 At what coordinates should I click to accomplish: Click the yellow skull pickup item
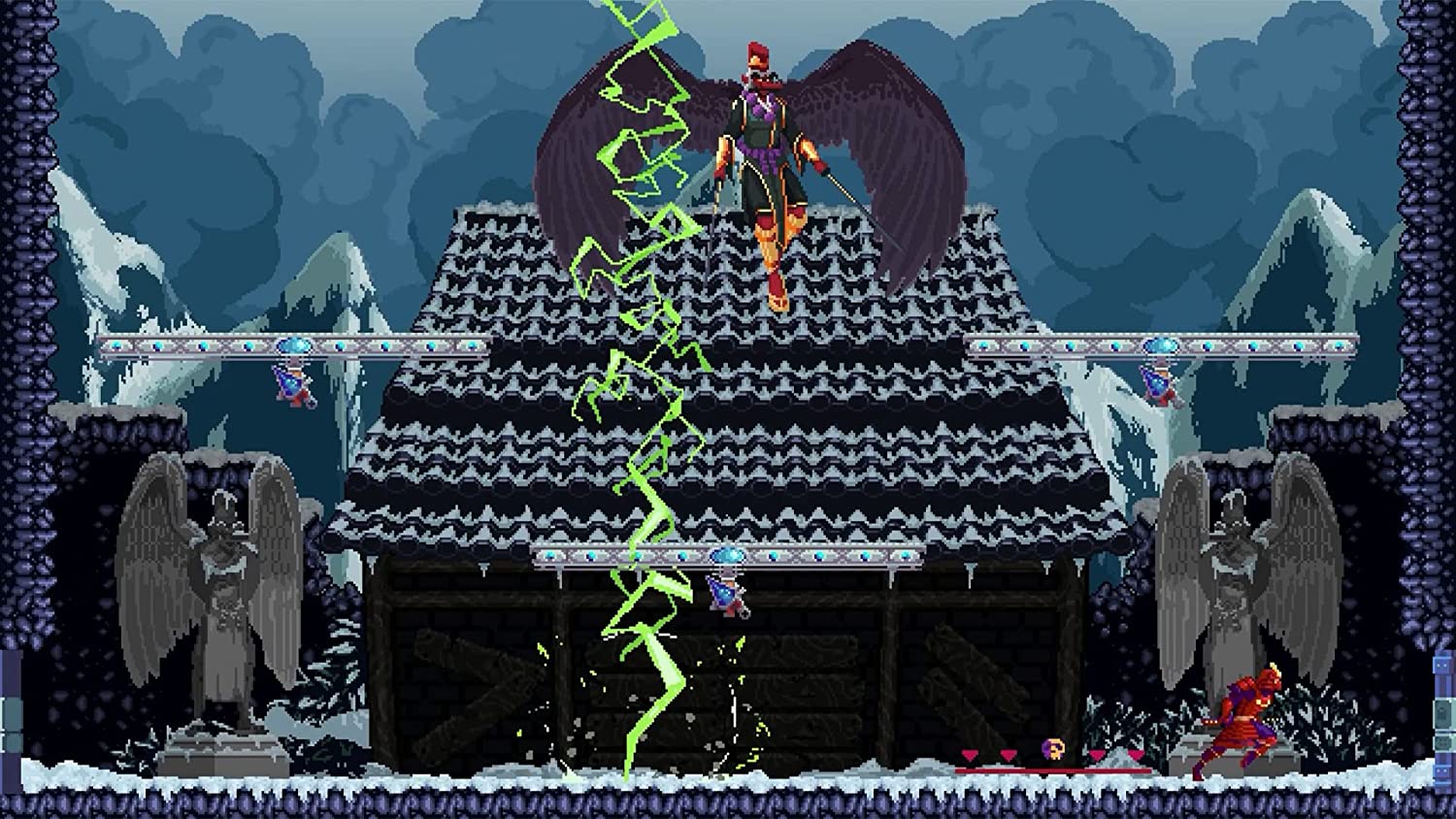[x=1054, y=749]
